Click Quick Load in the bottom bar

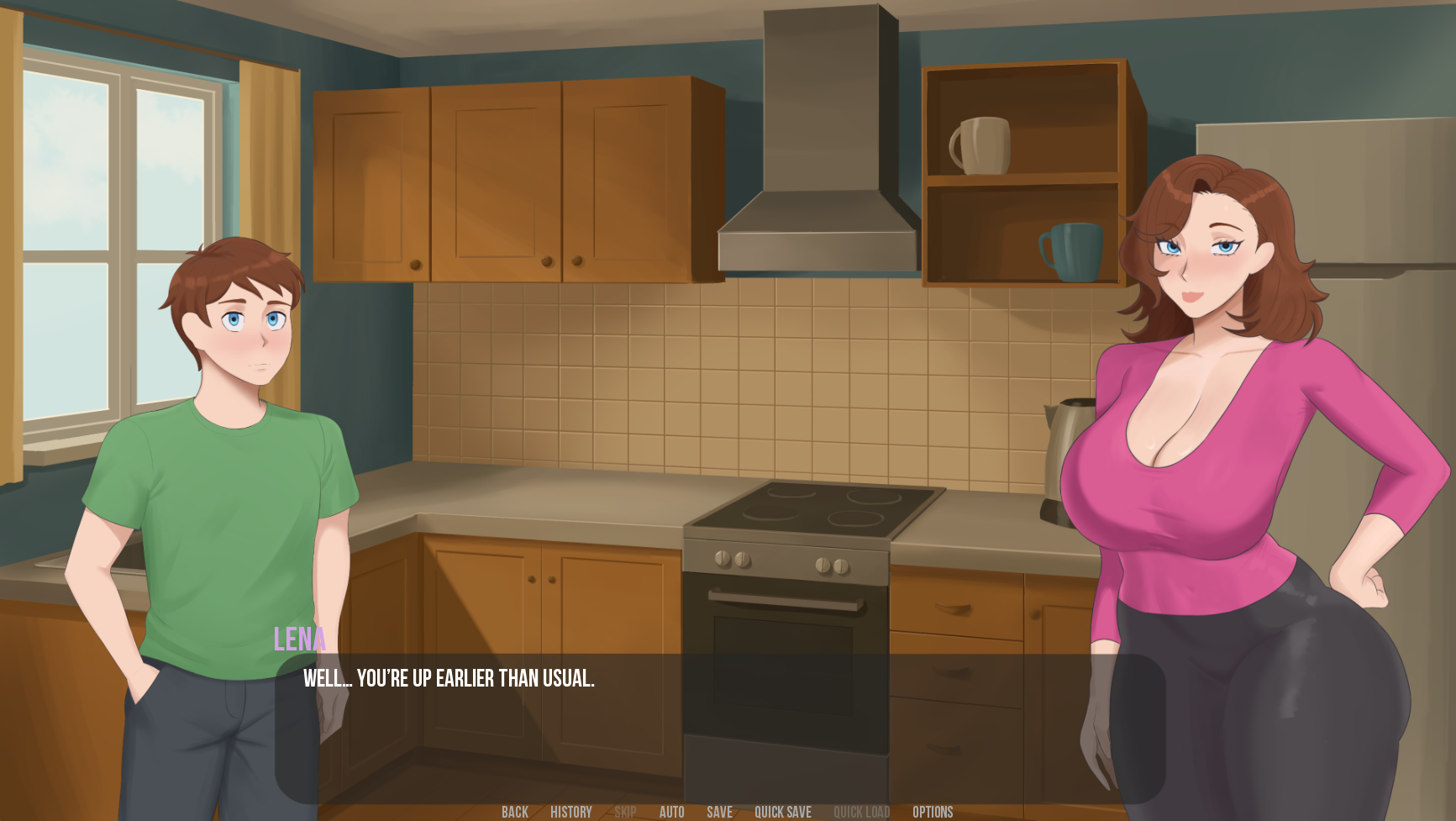click(x=861, y=812)
